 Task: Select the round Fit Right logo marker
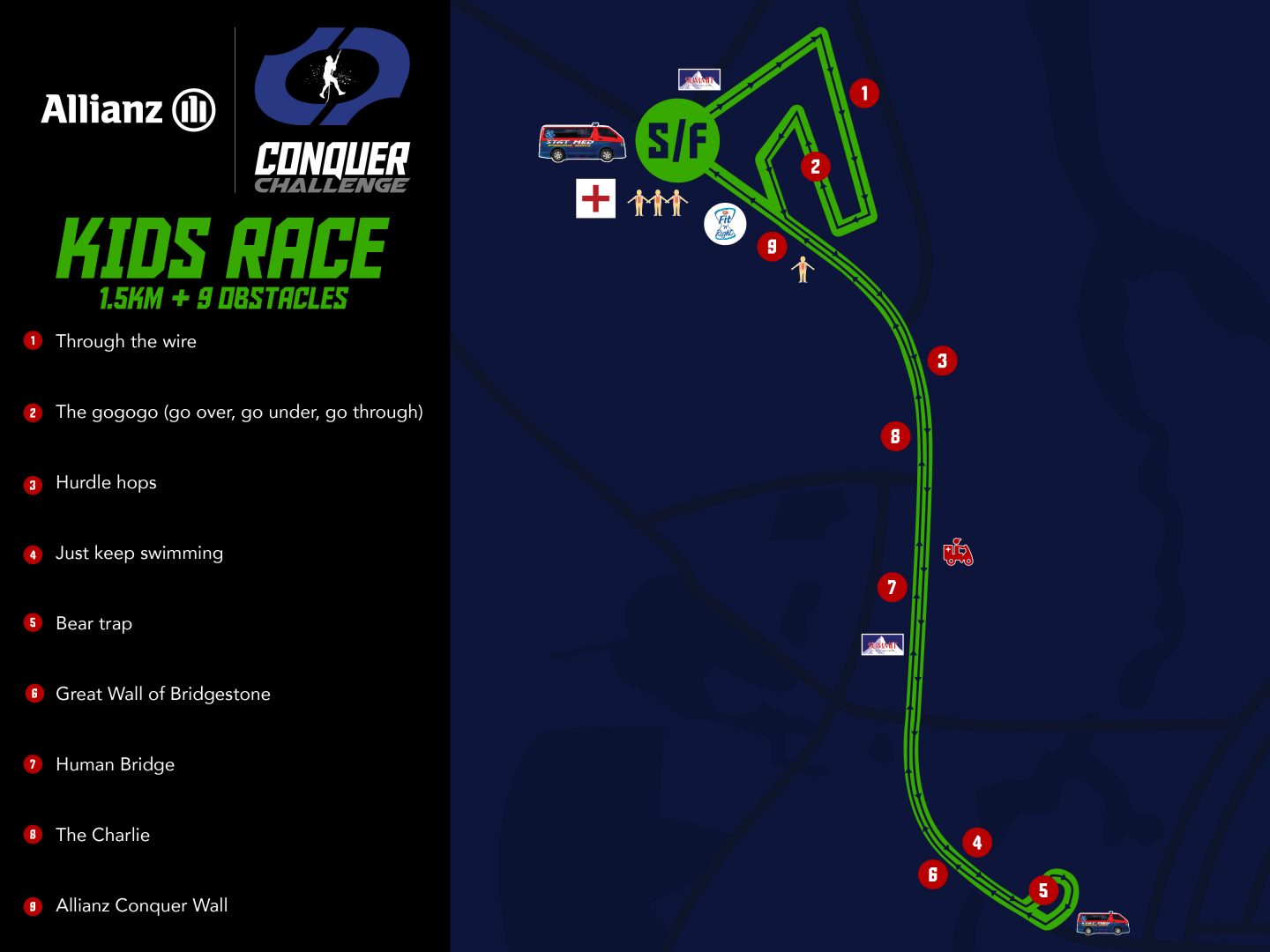[725, 224]
